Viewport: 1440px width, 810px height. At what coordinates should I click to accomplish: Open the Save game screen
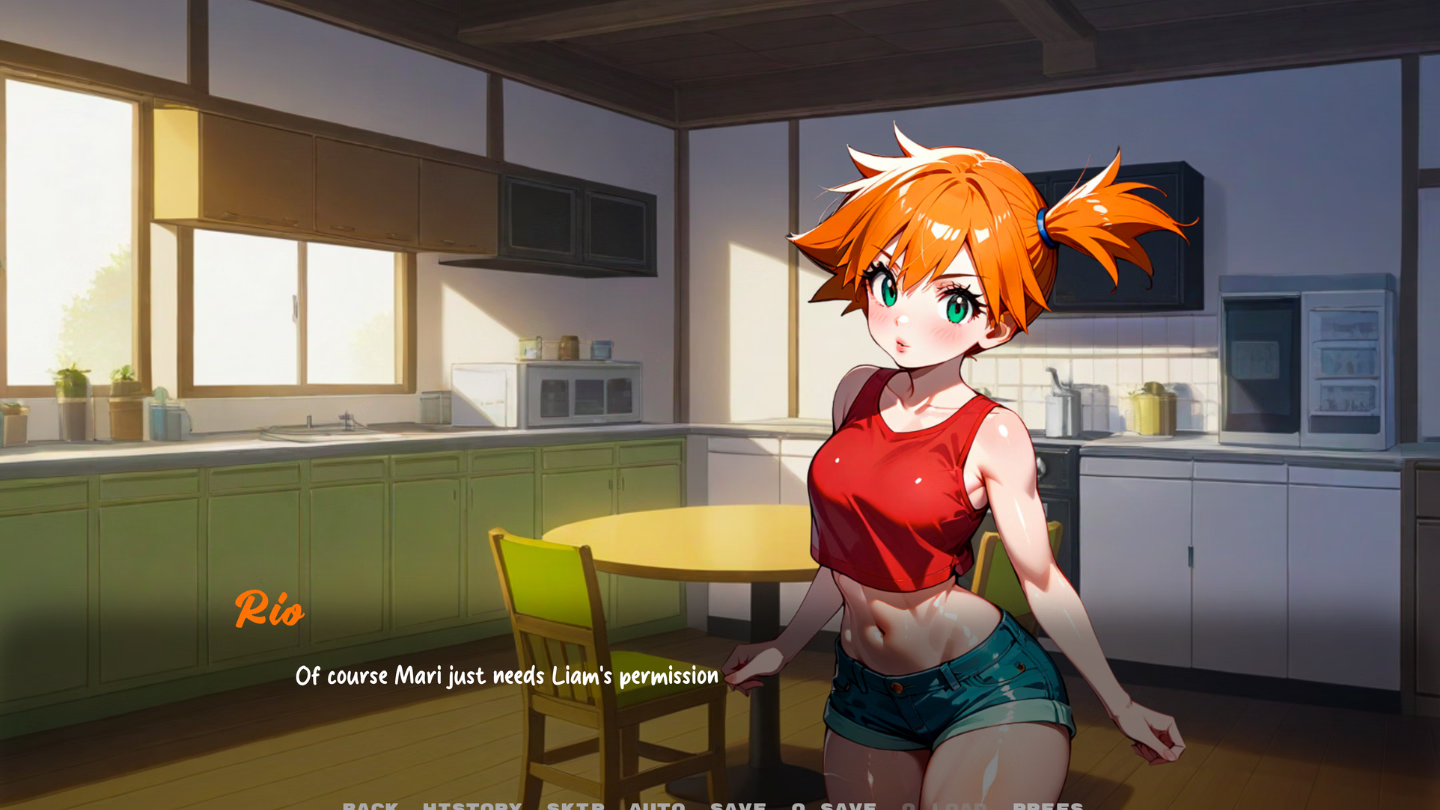tap(738, 805)
